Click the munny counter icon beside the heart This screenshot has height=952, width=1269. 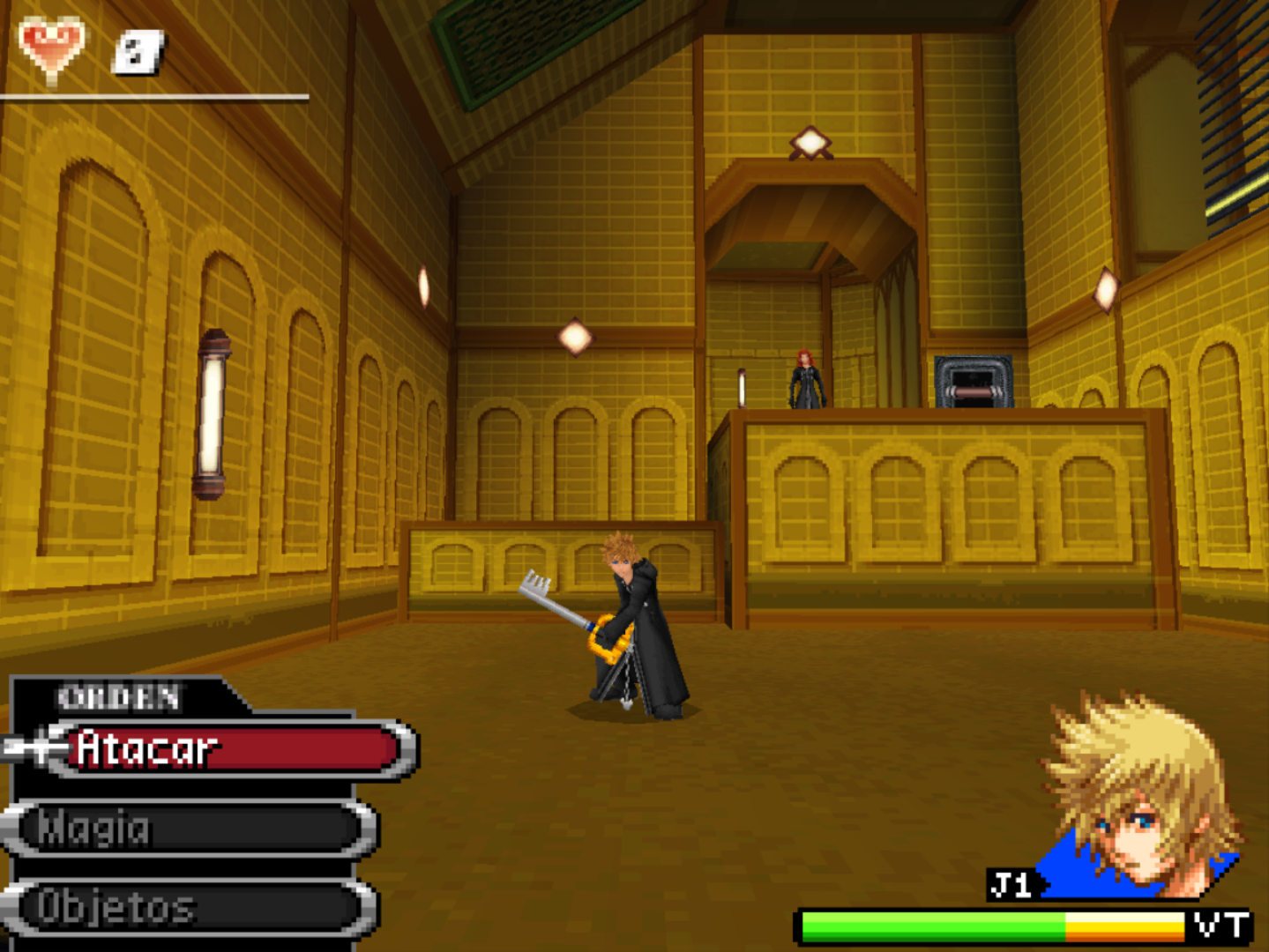pos(137,51)
